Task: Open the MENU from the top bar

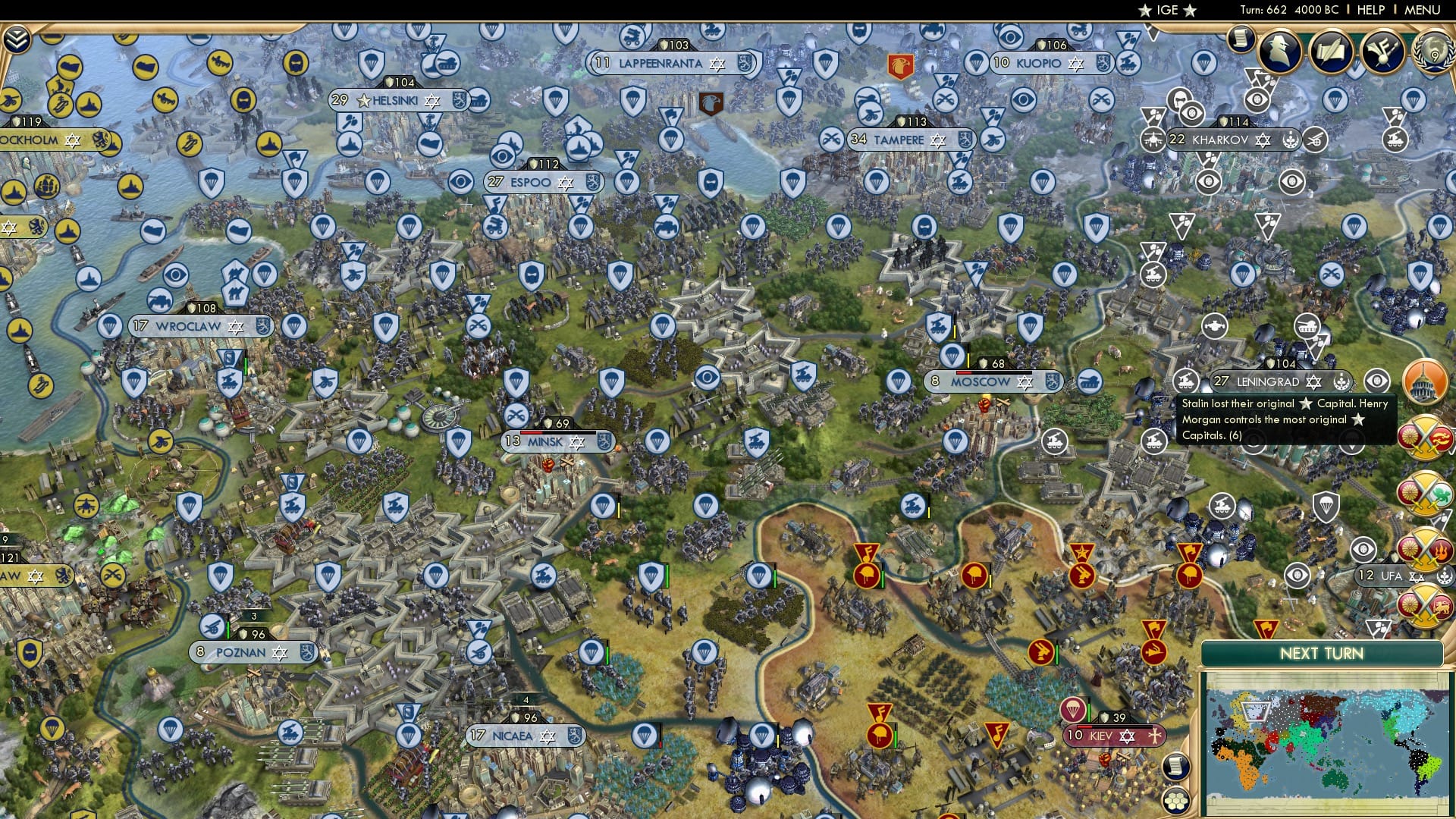Action: pyautogui.click(x=1424, y=9)
